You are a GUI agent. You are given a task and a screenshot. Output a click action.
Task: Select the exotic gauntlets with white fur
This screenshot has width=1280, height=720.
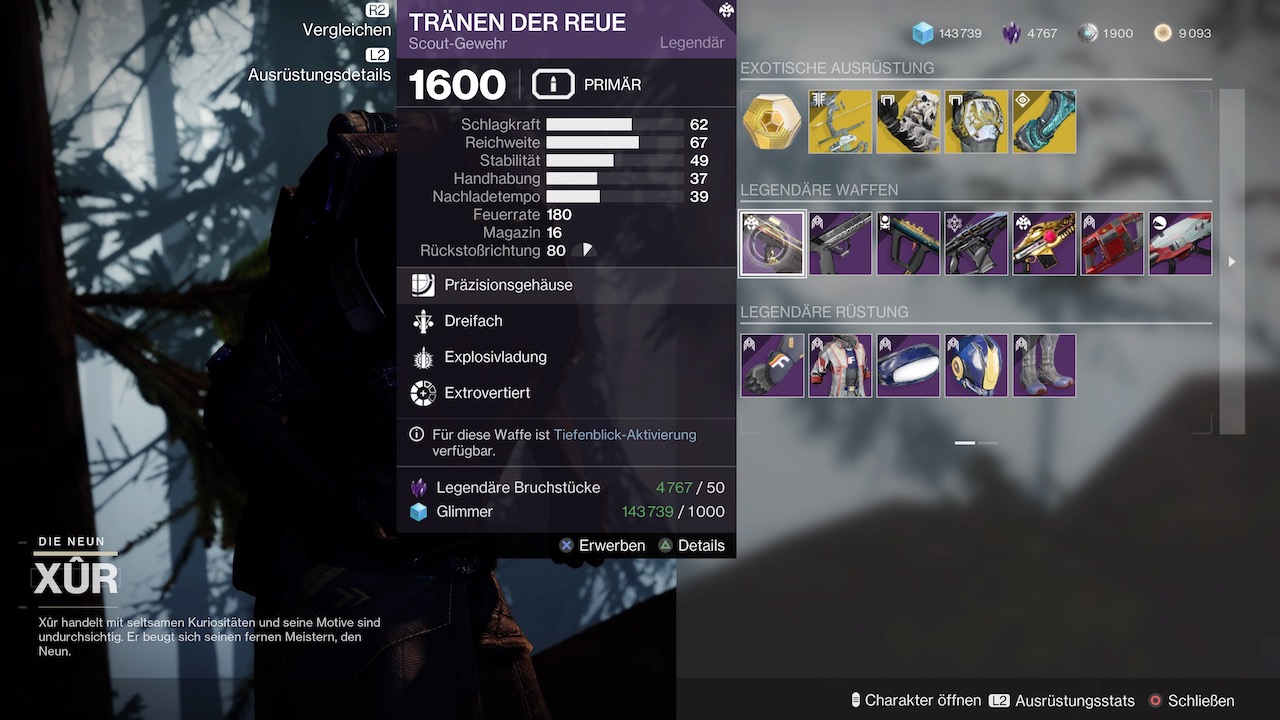click(x=908, y=122)
